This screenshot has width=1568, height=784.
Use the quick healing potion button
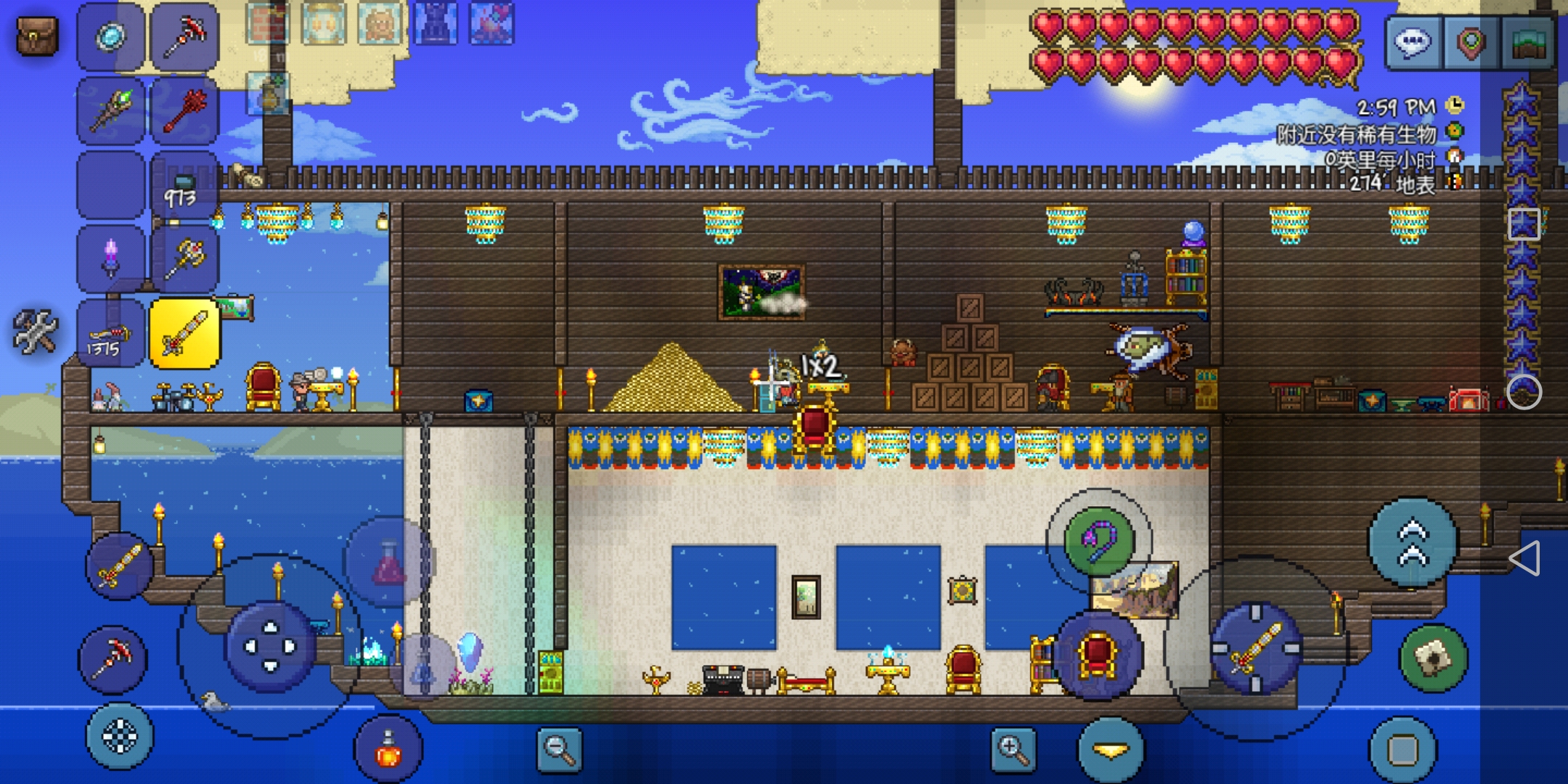tap(388, 751)
